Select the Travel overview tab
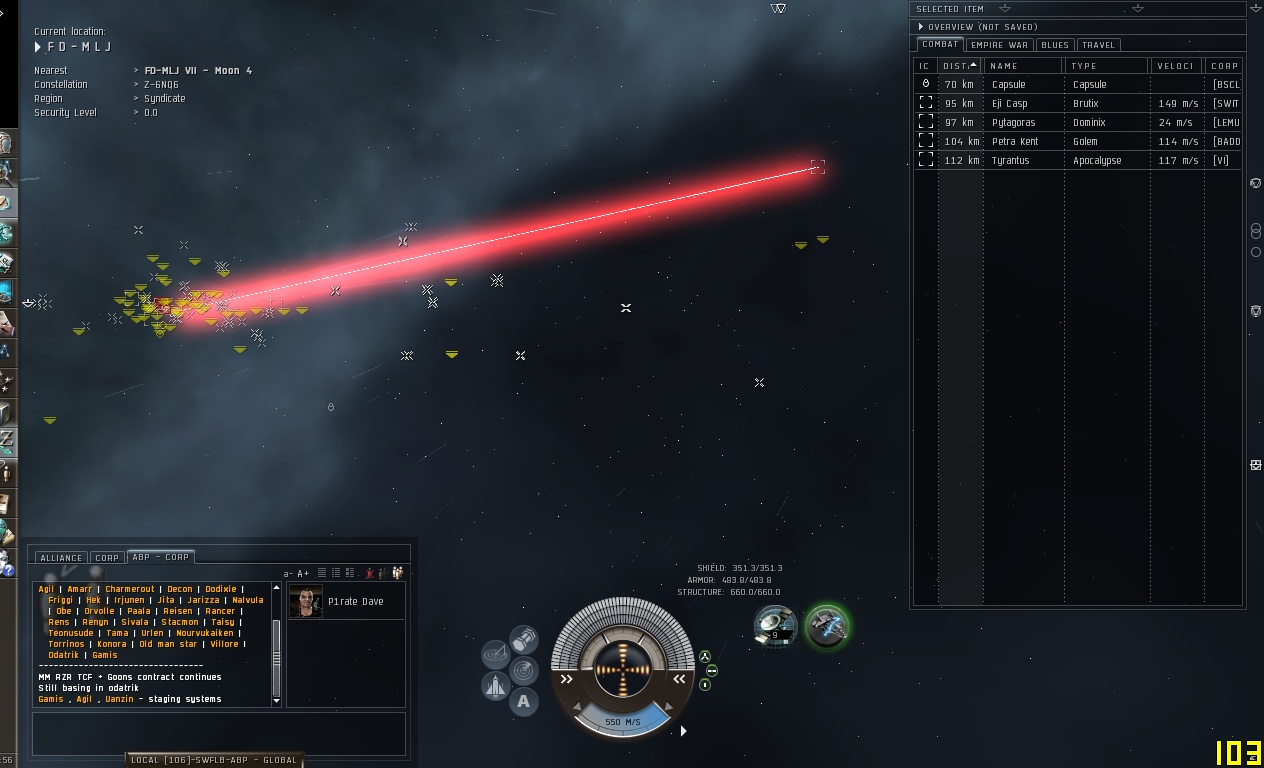Image resolution: width=1264 pixels, height=768 pixels. click(1098, 45)
